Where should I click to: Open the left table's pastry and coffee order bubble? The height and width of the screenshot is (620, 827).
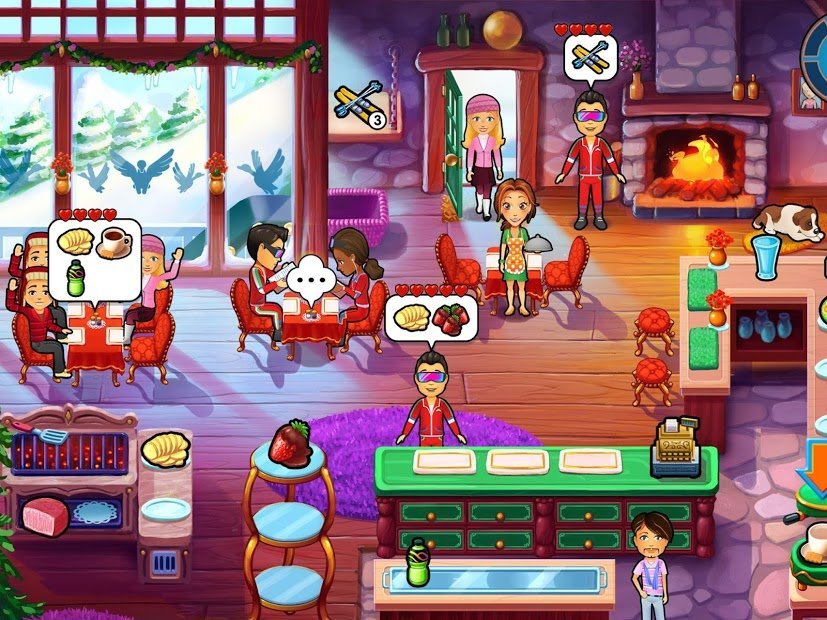coord(93,257)
